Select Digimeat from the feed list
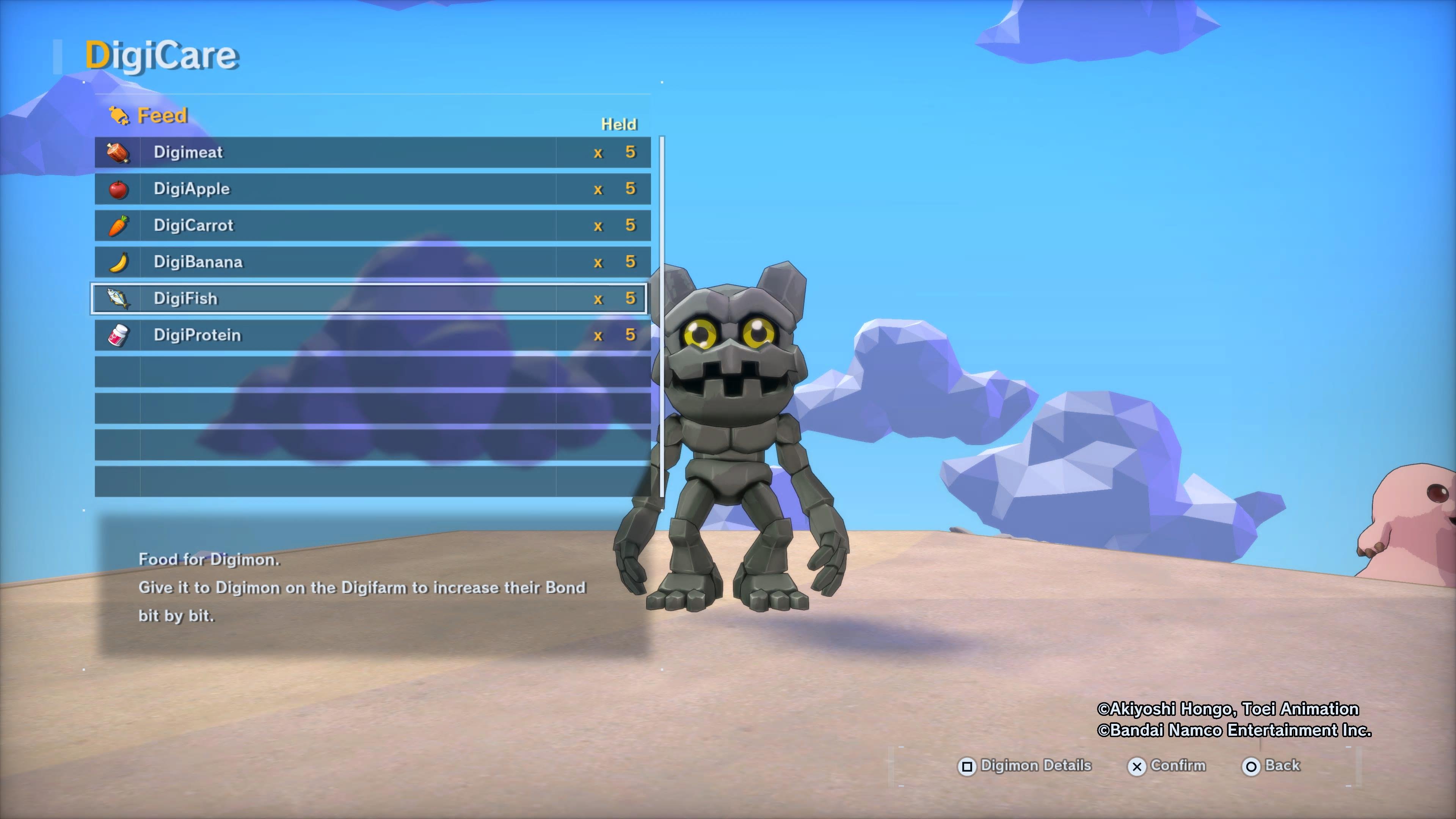Viewport: 1456px width, 819px height. 372,152
